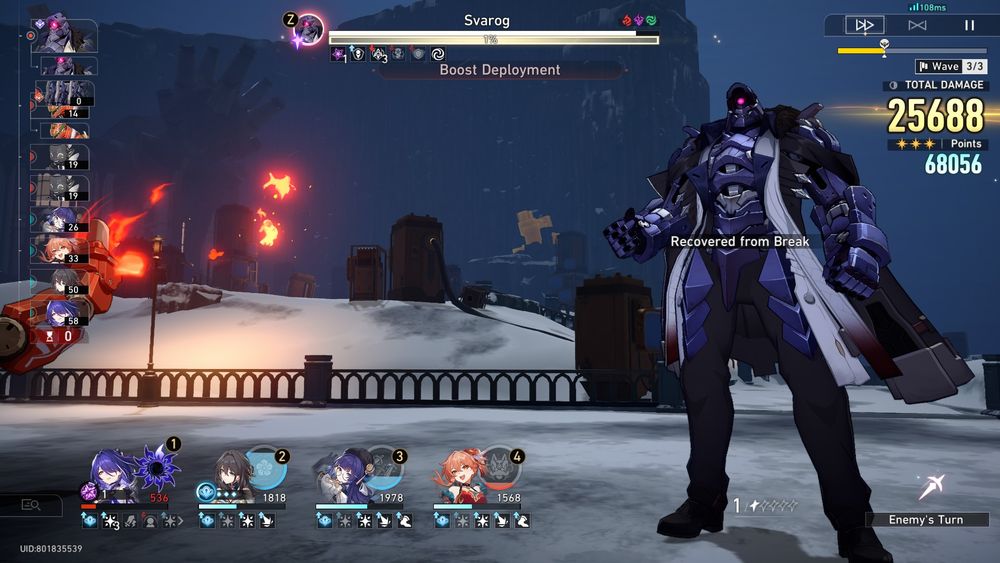Enable auto-battle mode
1000x563 pixels.
tap(916, 25)
